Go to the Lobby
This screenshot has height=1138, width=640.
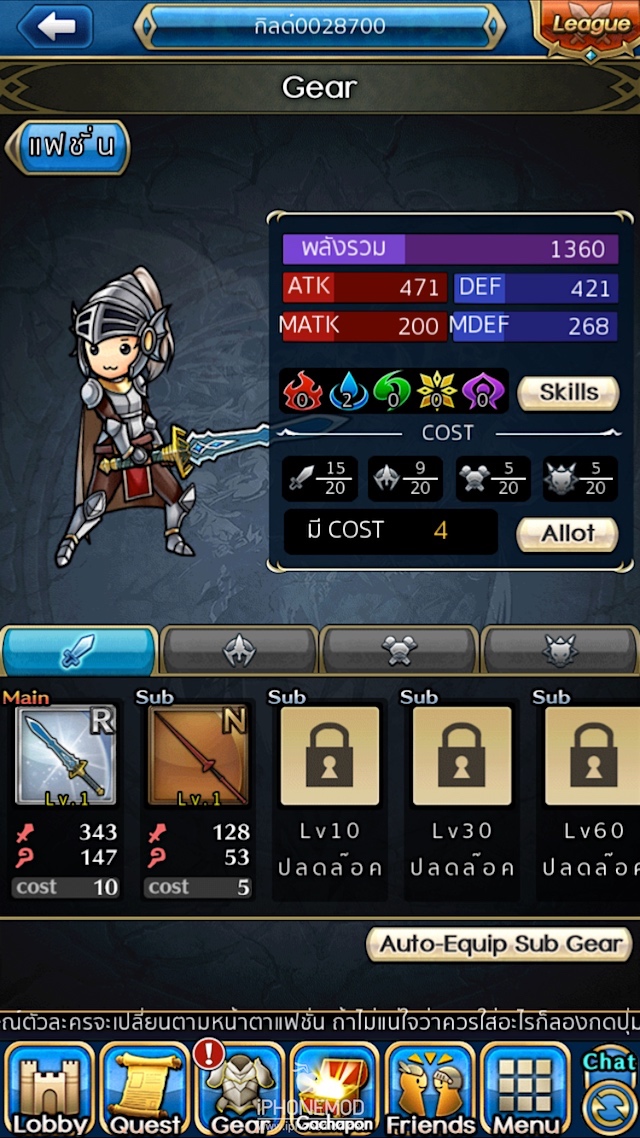click(49, 1092)
